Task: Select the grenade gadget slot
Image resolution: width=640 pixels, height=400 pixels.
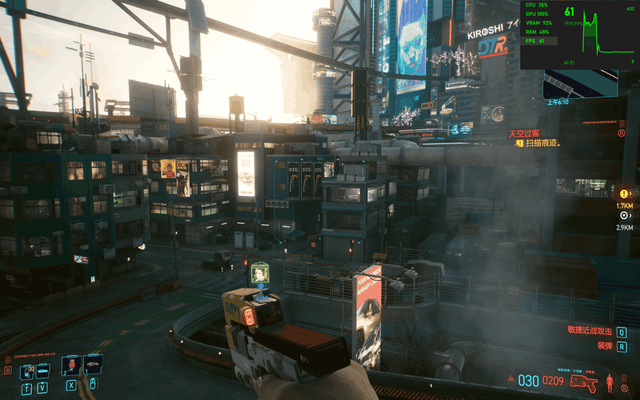Action: [x=93, y=366]
